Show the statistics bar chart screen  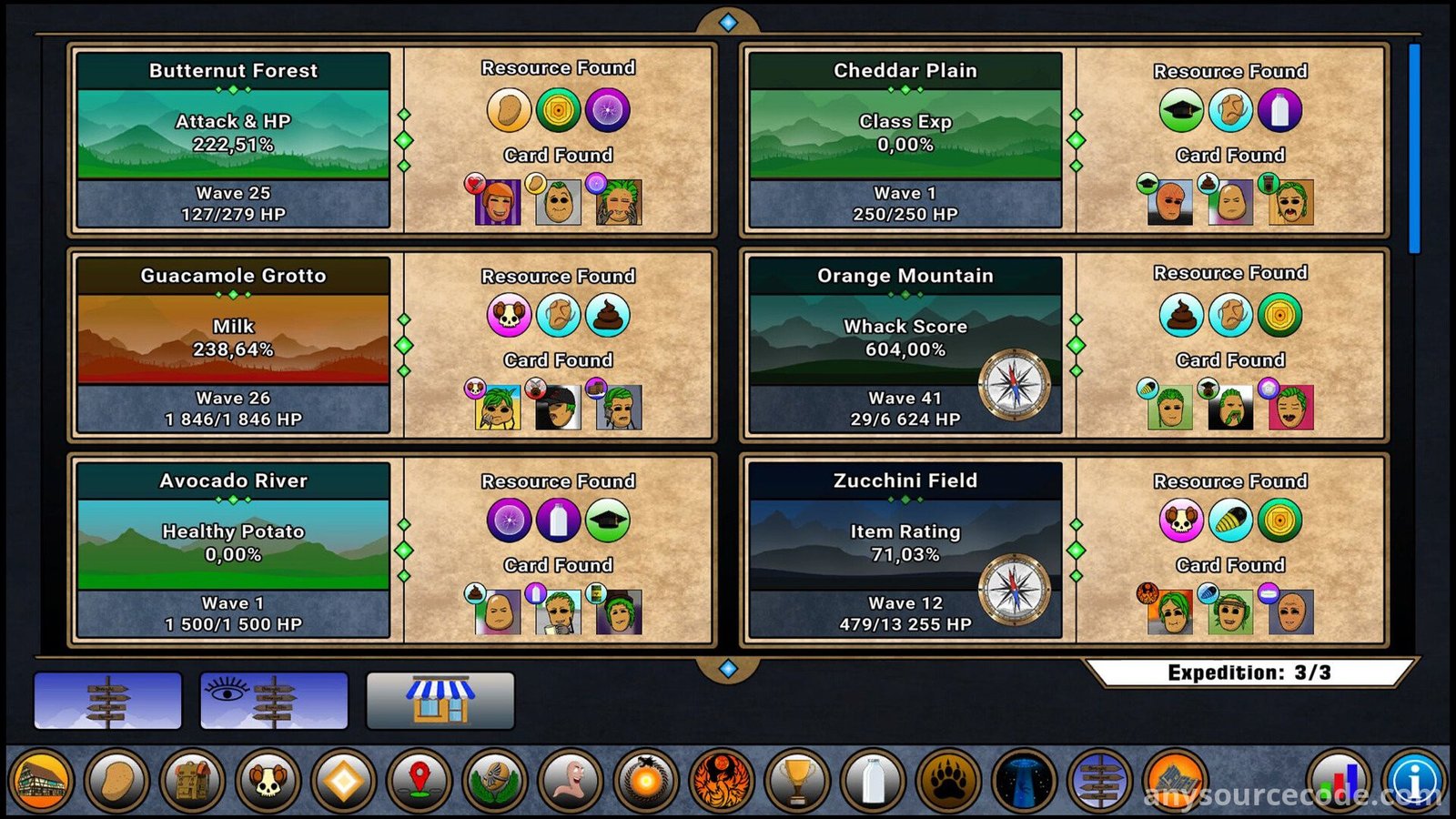1340,781
